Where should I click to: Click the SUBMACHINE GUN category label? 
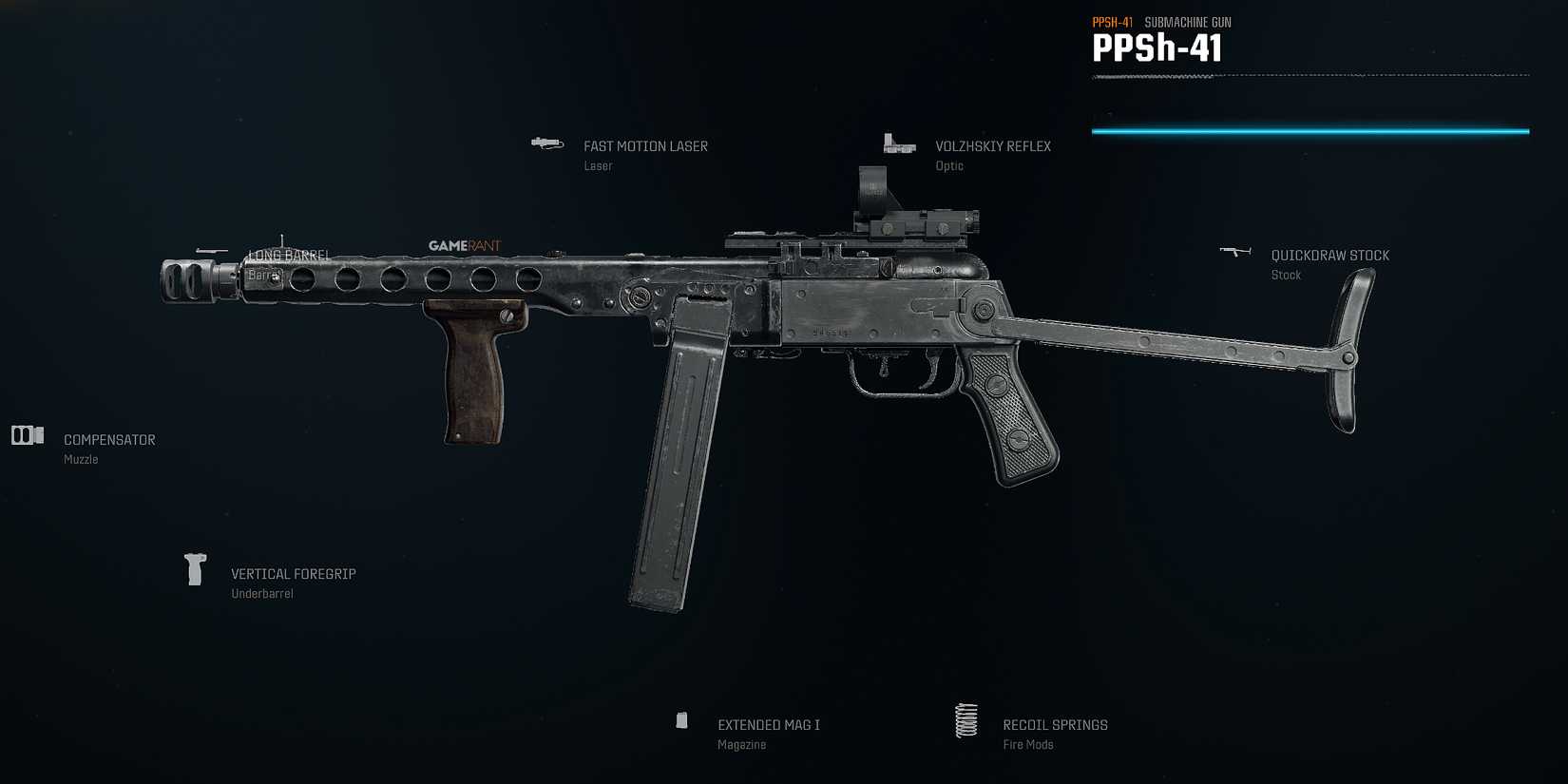(x=1188, y=21)
